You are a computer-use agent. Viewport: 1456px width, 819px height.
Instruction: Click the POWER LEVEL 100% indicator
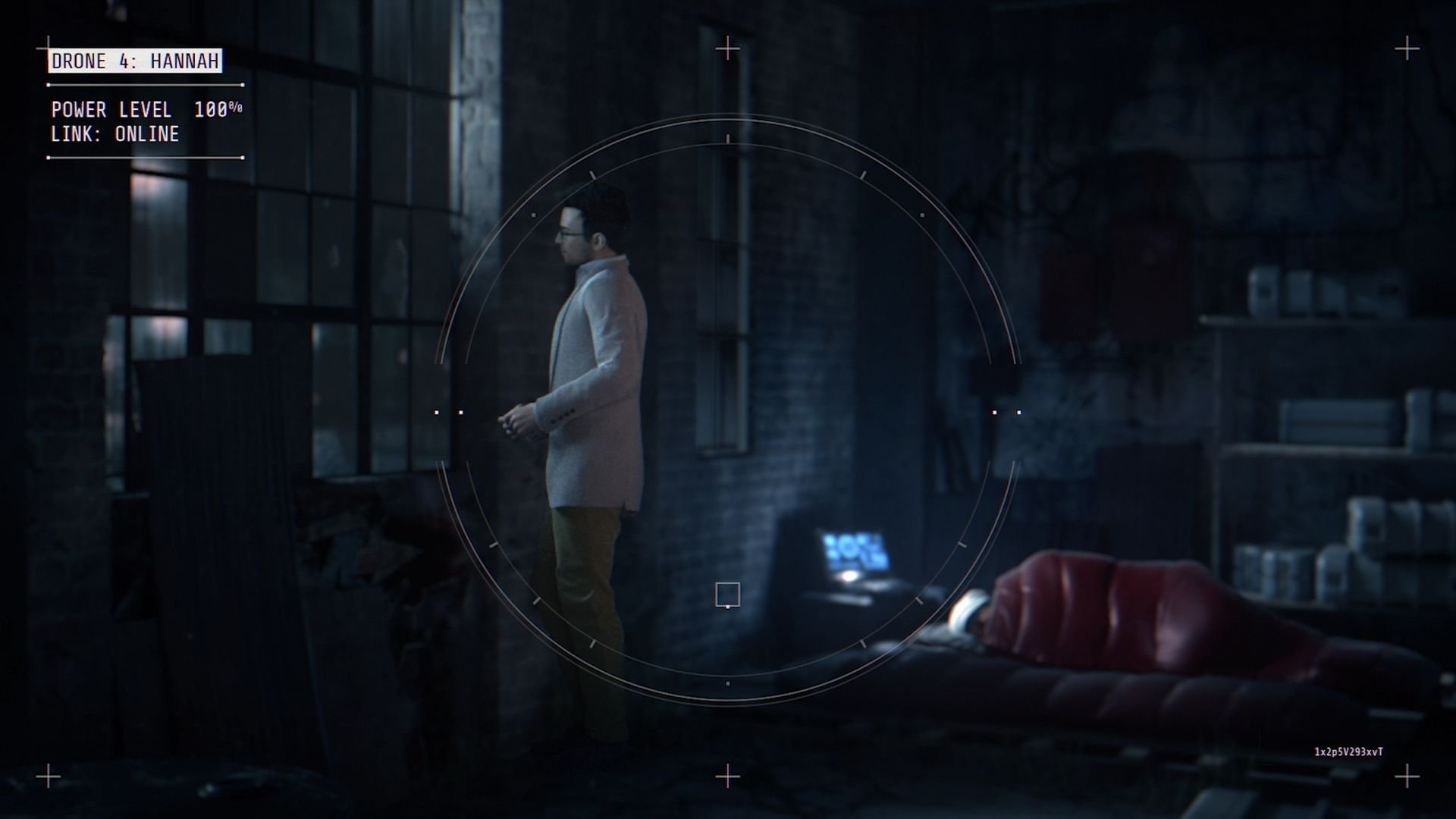click(x=148, y=109)
